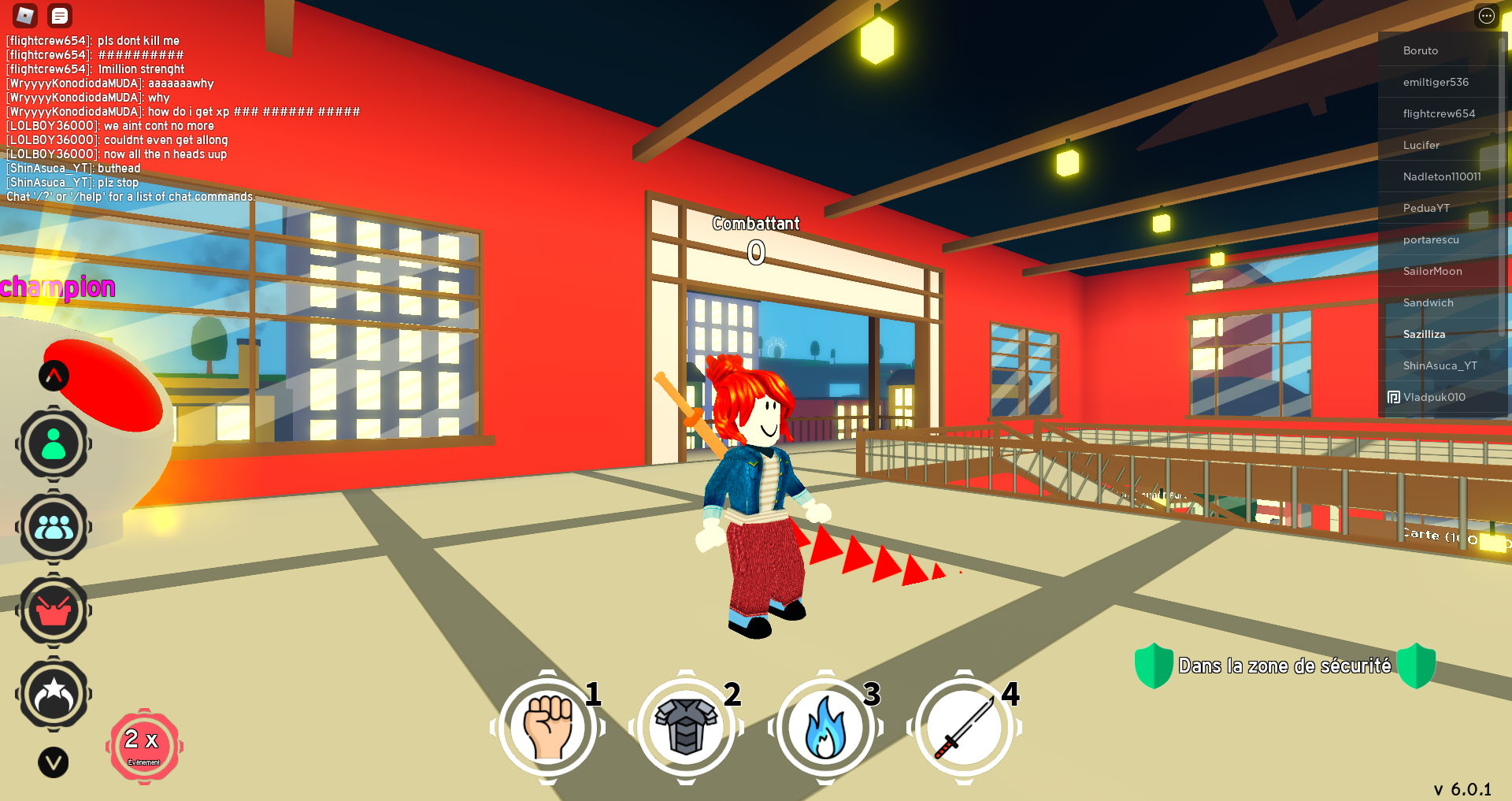
Task: Select SailorMoon in the player list
Action: tap(1433, 271)
